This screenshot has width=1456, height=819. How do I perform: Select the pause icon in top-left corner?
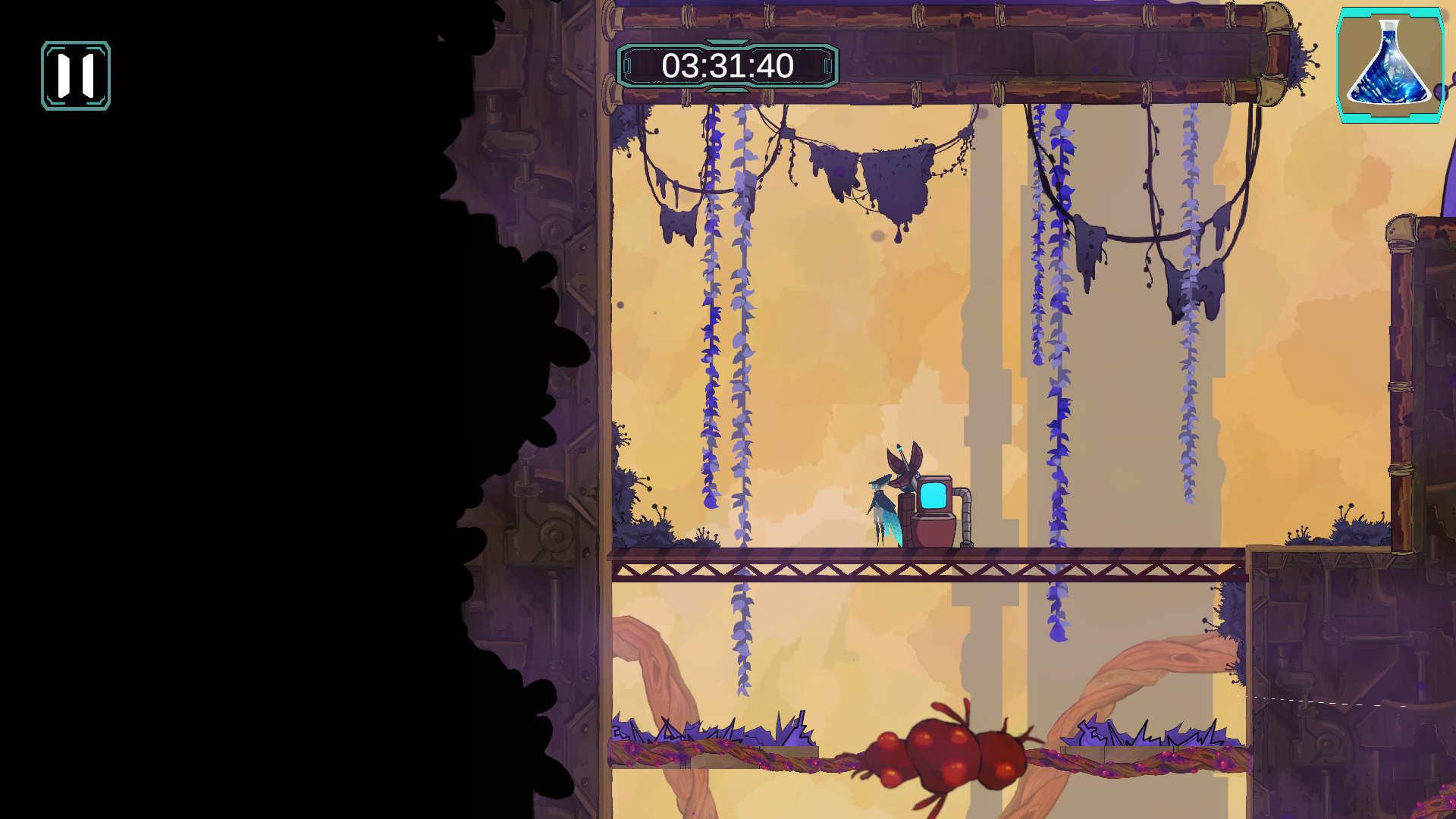click(74, 75)
